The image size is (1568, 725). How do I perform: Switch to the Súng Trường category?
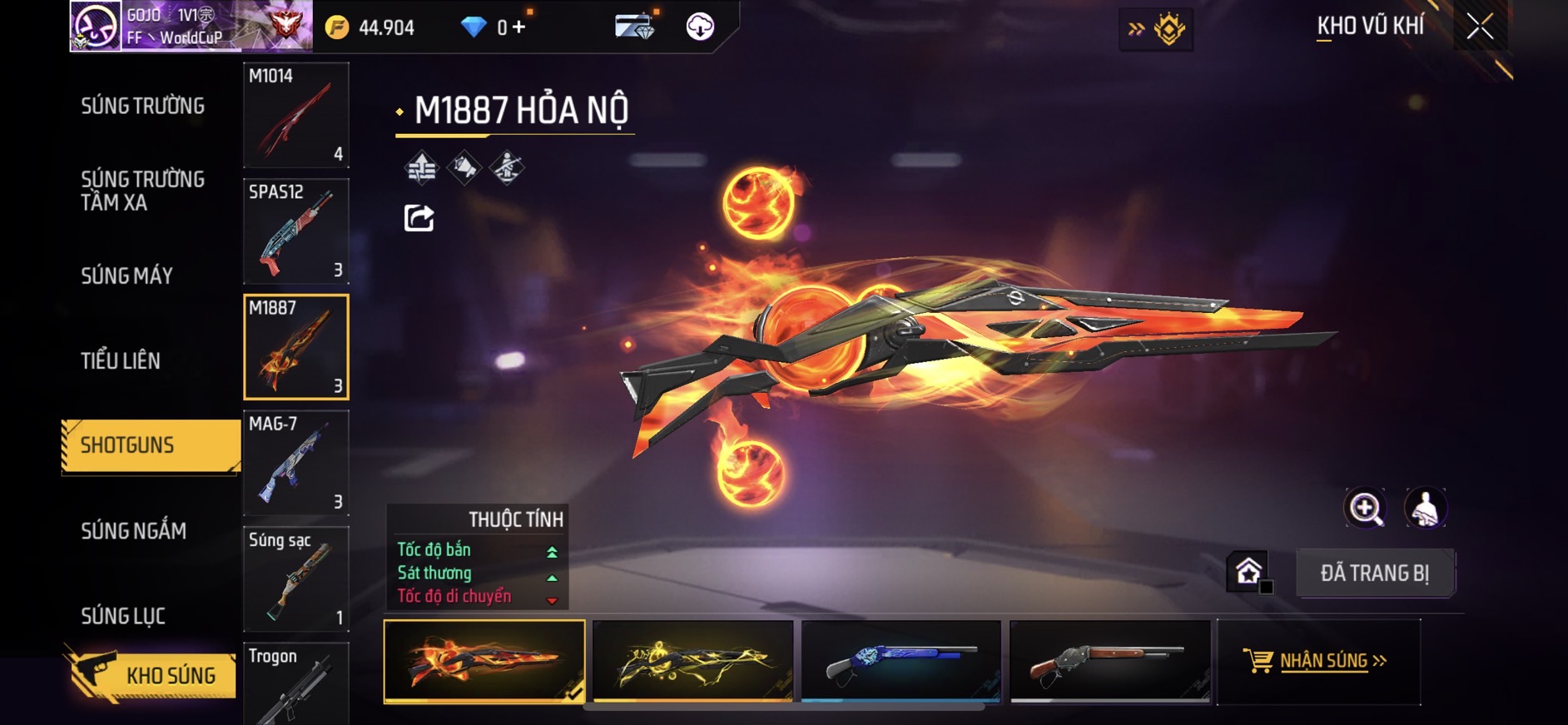[142, 107]
